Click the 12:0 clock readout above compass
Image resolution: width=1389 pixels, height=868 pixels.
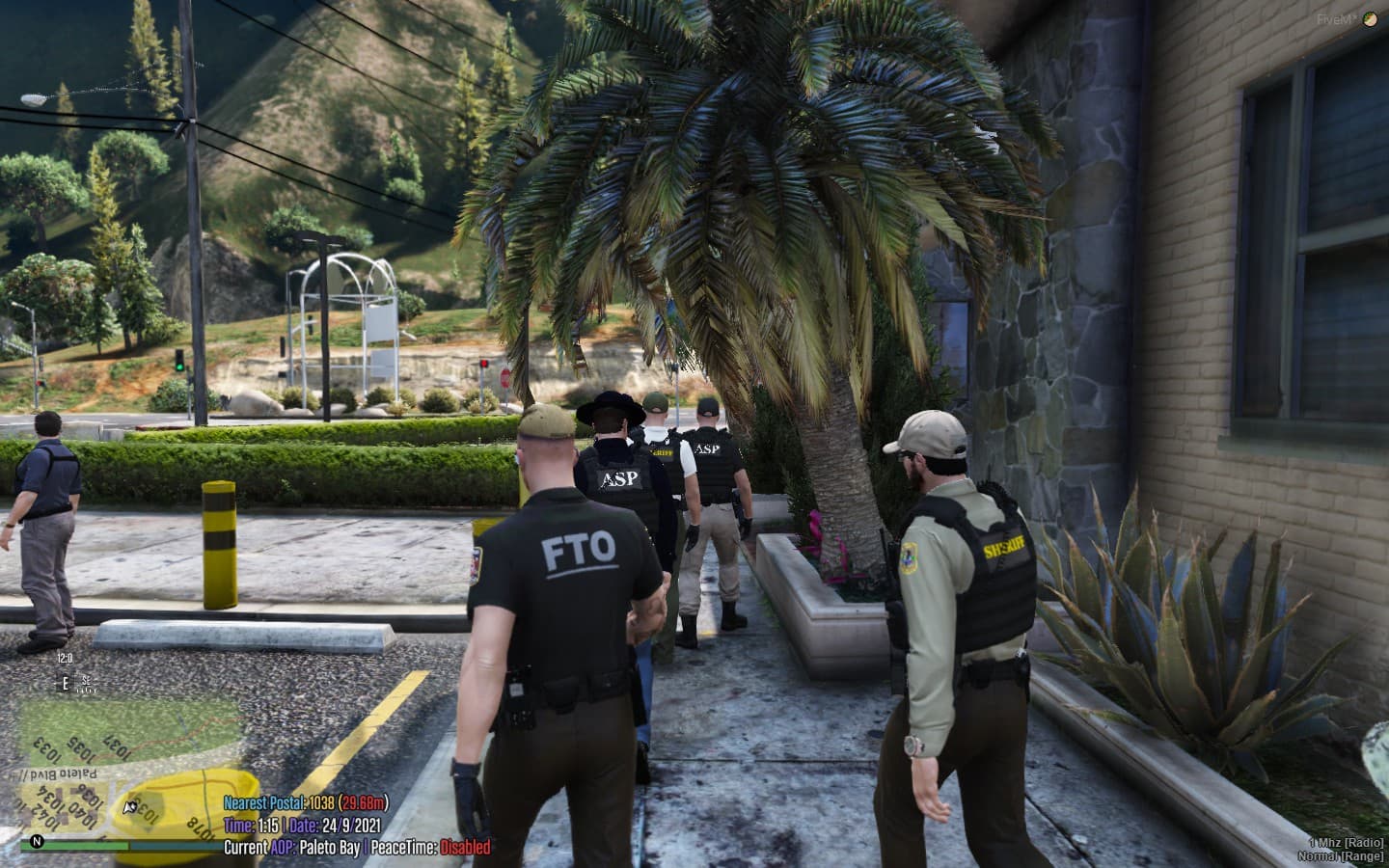65,657
